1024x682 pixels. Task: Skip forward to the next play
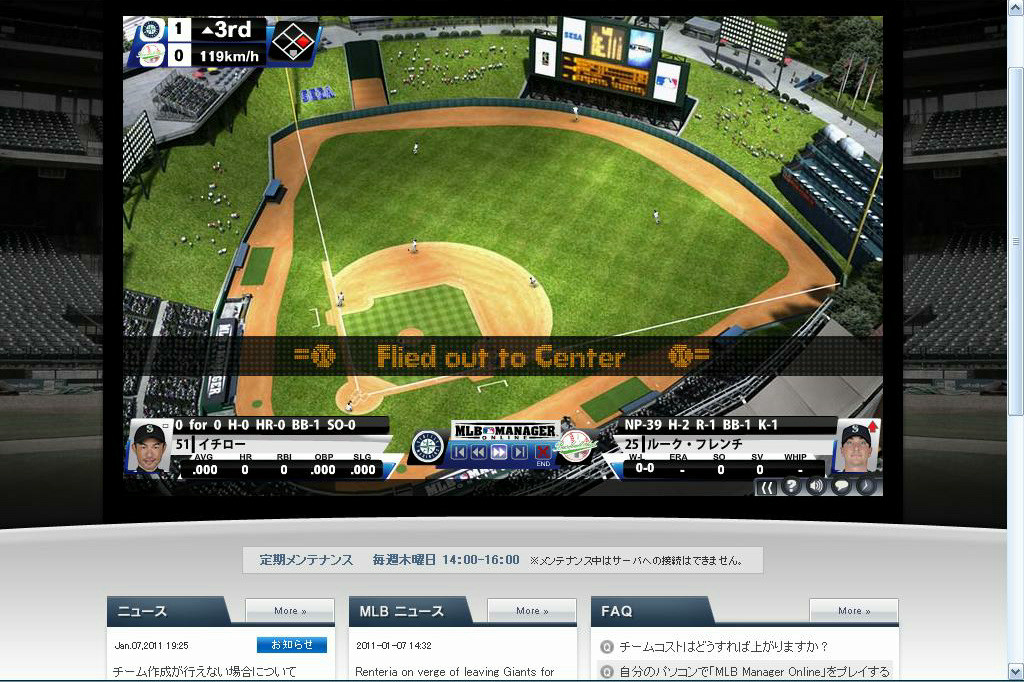(519, 452)
